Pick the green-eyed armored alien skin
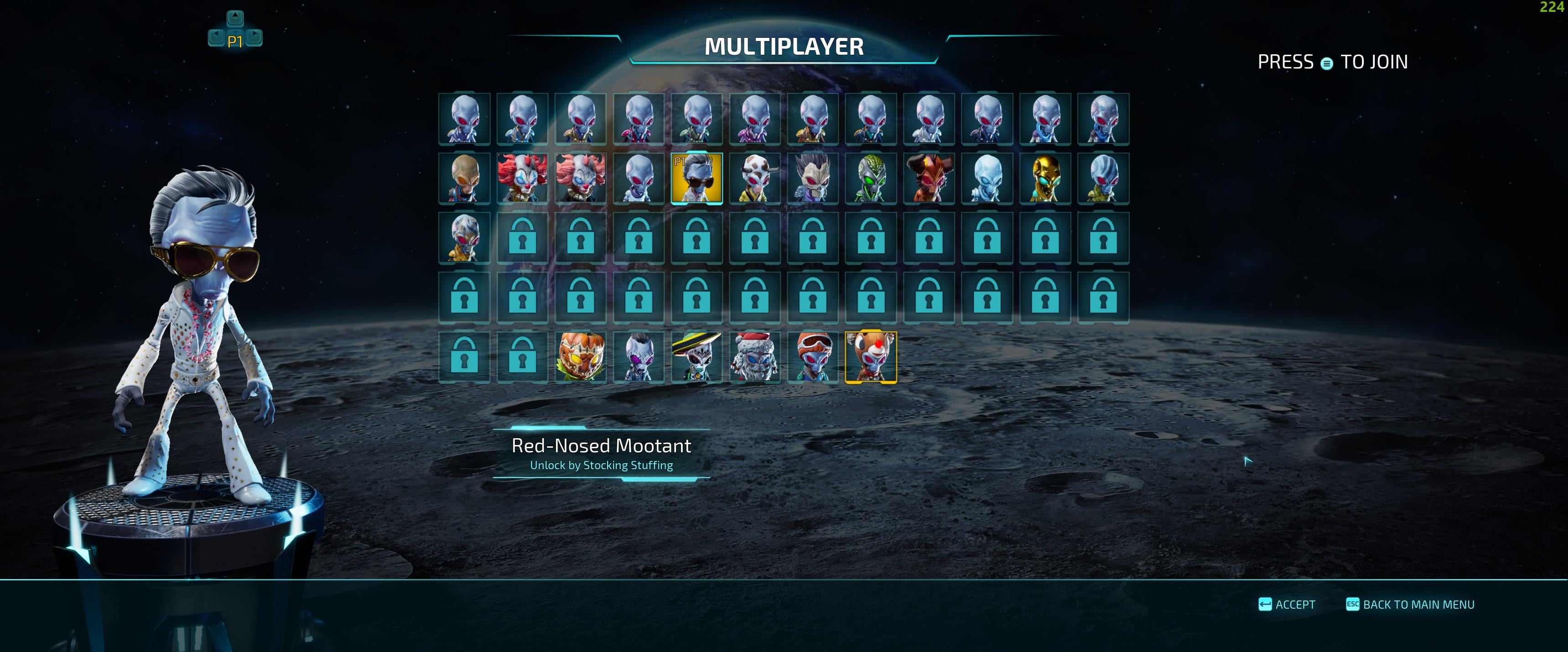 [871, 178]
